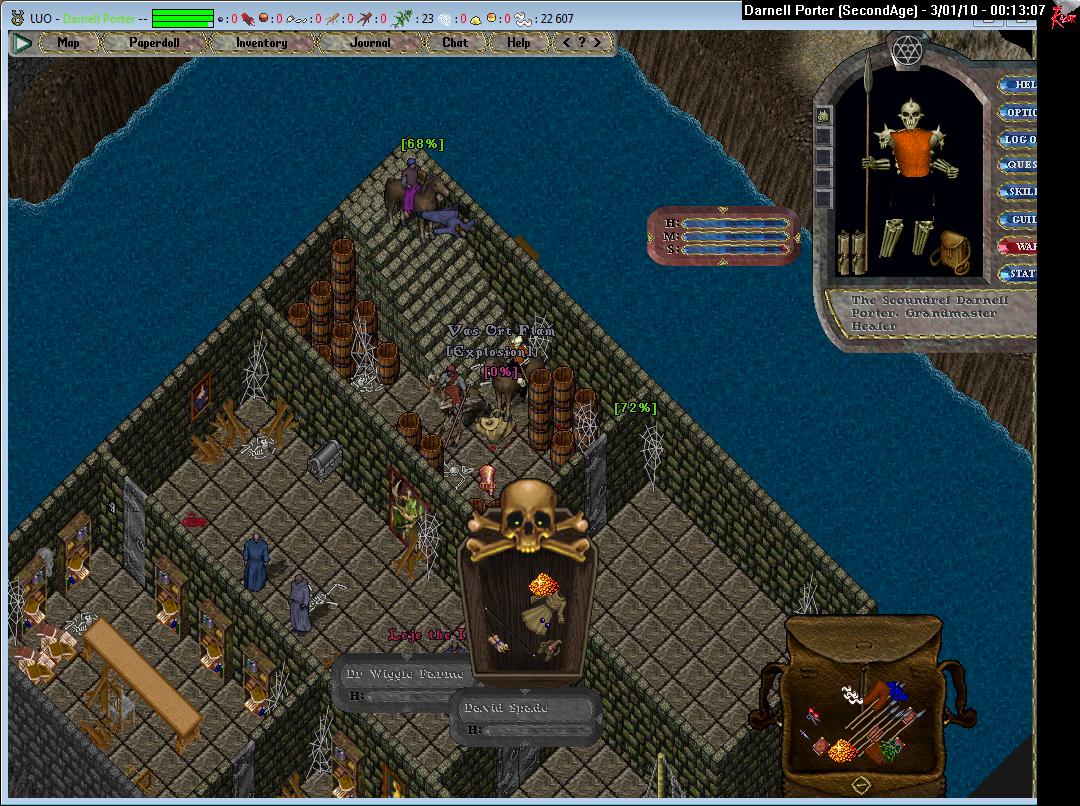Open the Paperdoll from the top menu bar
The image size is (1080, 806).
[x=154, y=43]
